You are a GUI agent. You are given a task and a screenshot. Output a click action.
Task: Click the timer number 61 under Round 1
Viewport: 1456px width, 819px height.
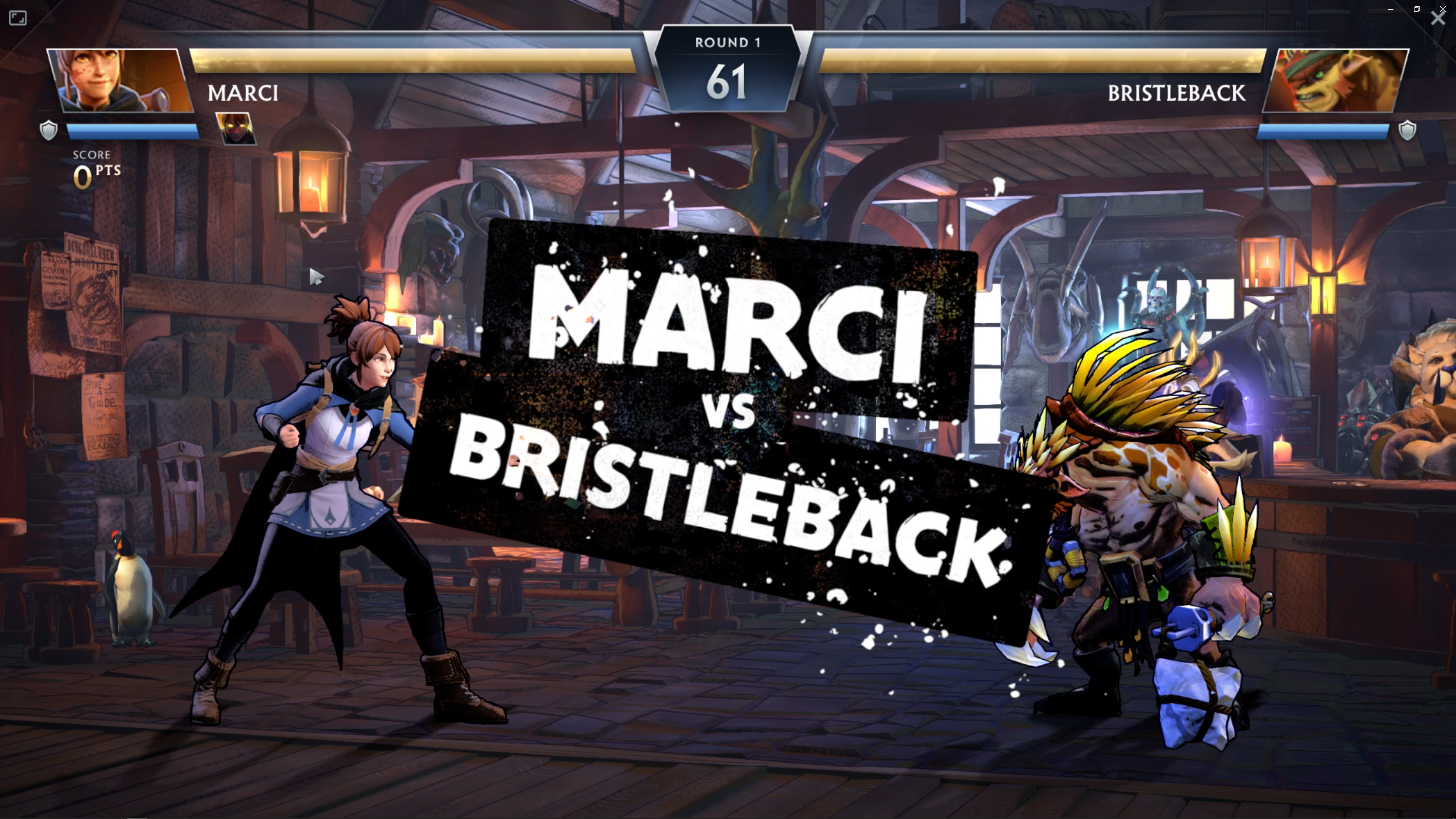(728, 81)
